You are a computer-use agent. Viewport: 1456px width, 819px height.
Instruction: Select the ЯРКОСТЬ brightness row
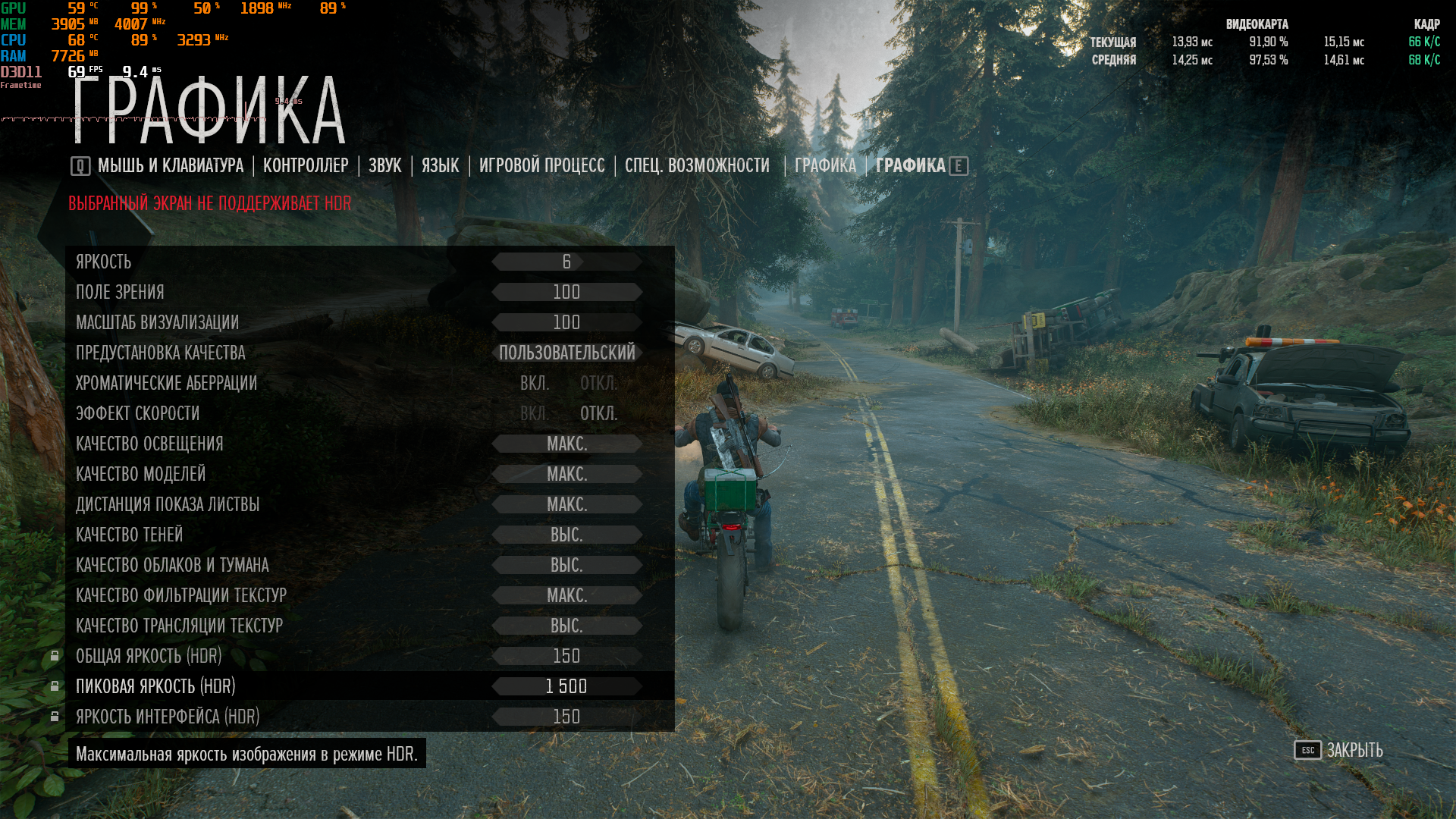coord(104,262)
